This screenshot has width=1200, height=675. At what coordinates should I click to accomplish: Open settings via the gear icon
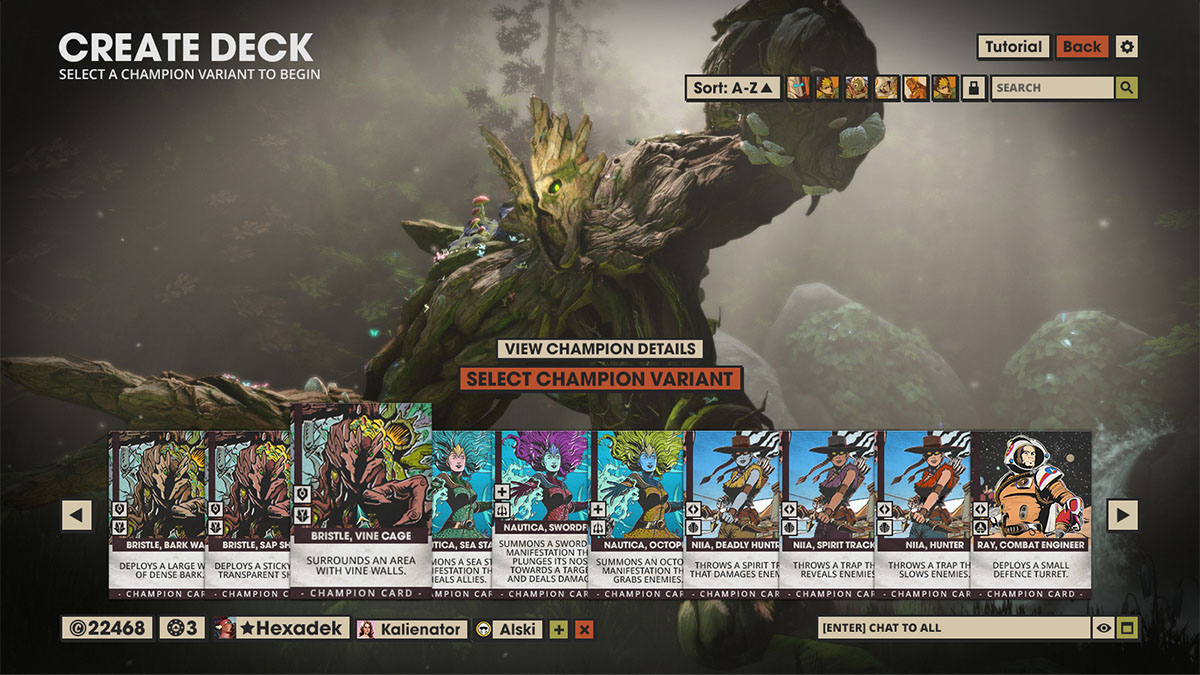1127,47
